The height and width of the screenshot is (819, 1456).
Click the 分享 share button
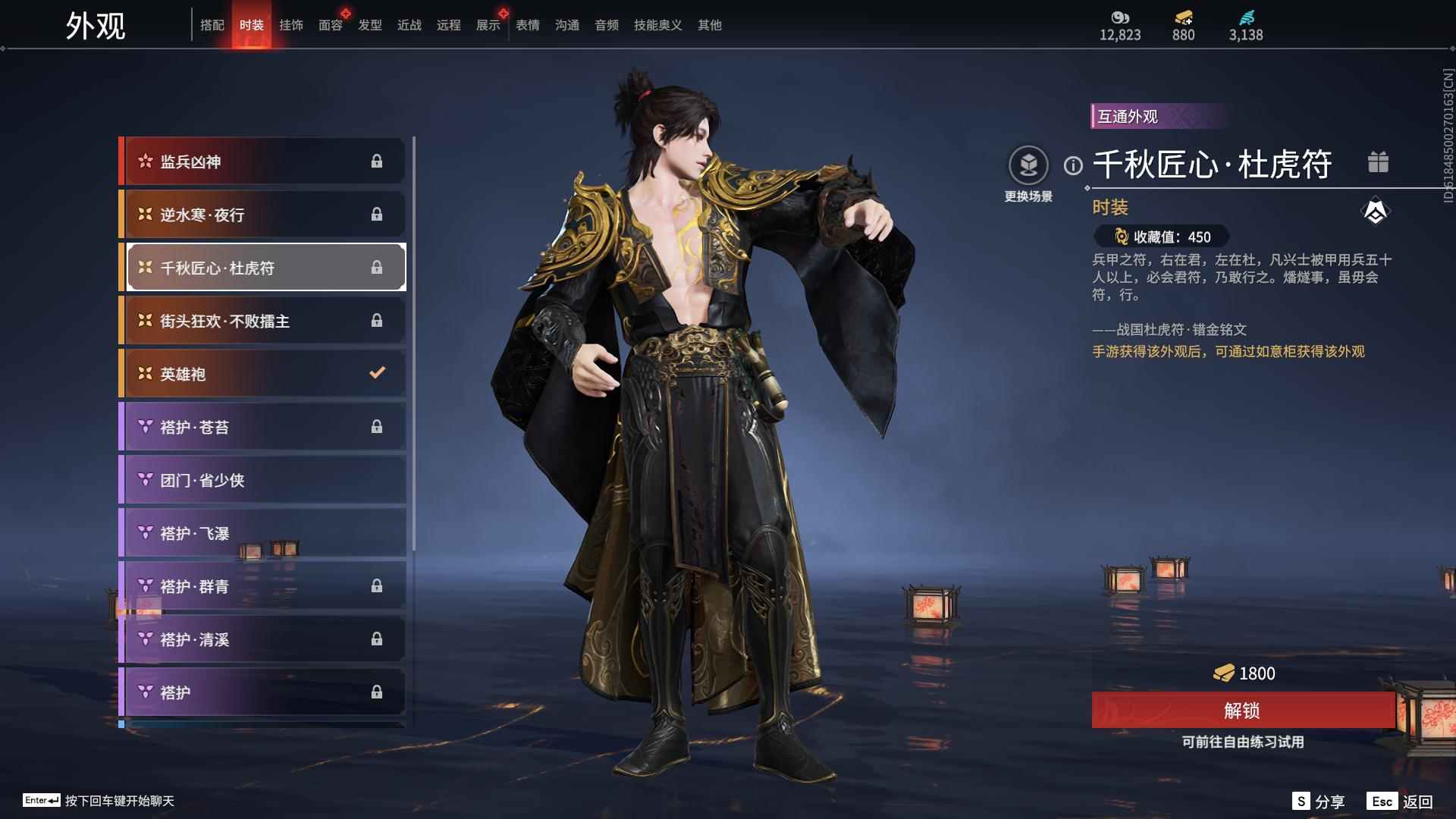point(1318,802)
